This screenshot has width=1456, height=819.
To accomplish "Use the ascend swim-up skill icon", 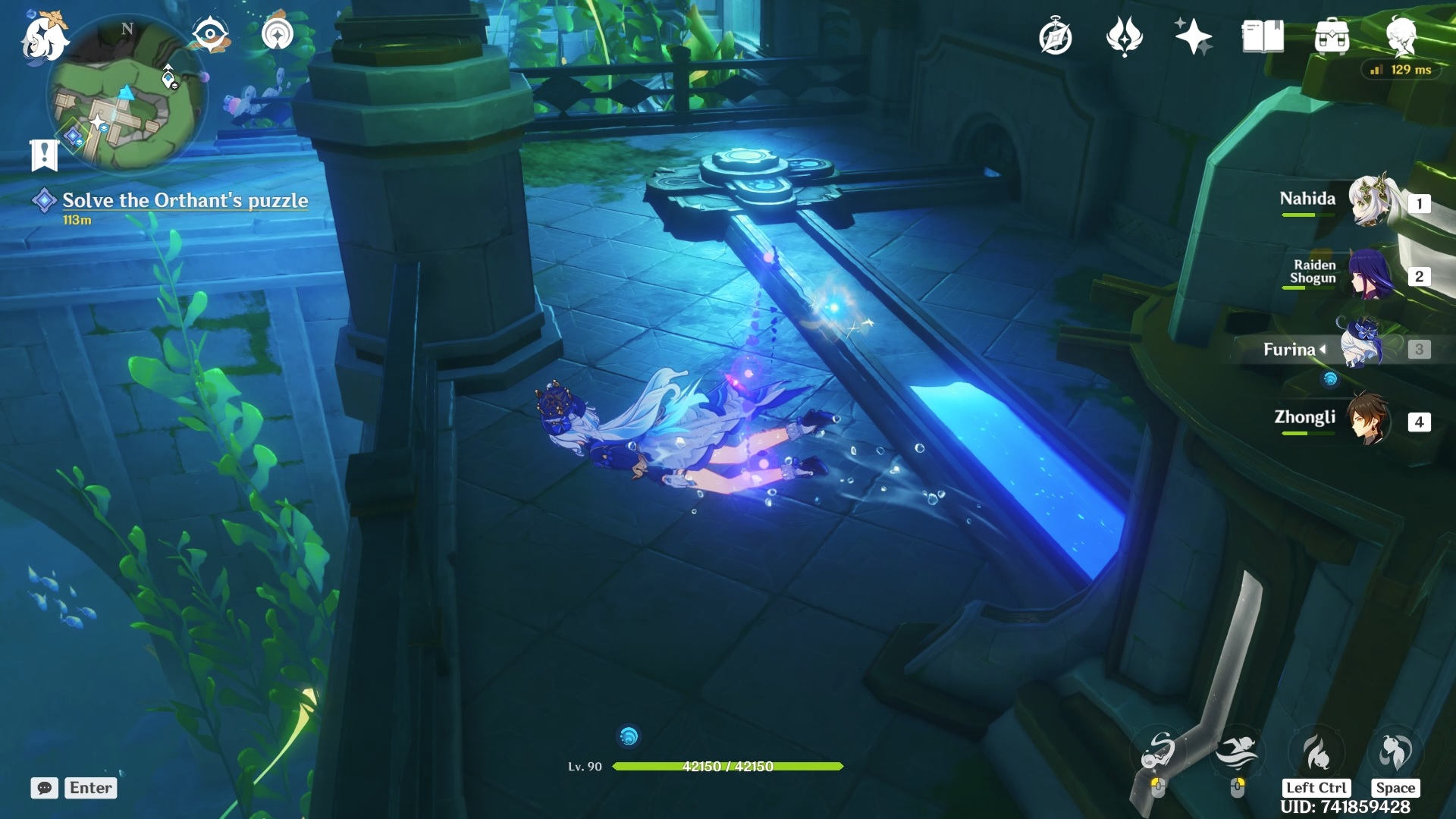I will (1395, 753).
